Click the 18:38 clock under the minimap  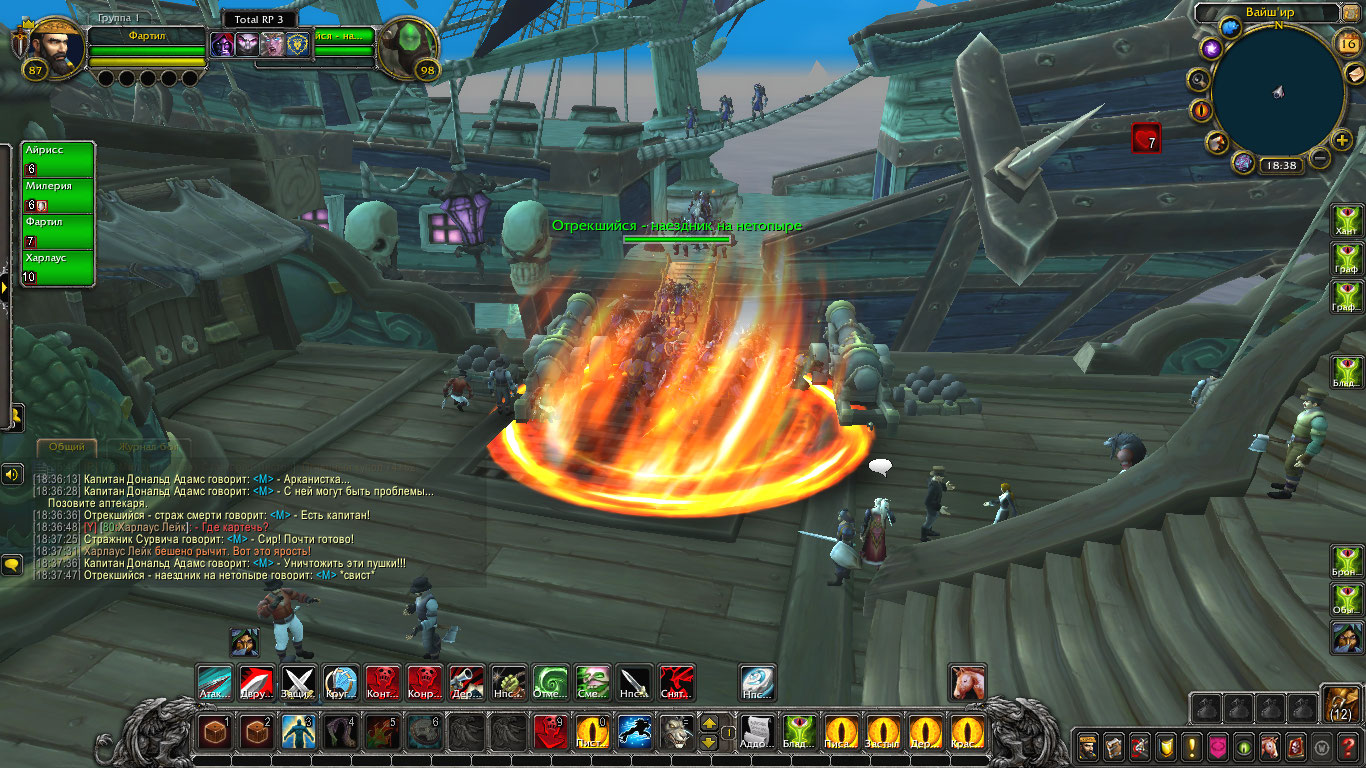pos(1280,166)
